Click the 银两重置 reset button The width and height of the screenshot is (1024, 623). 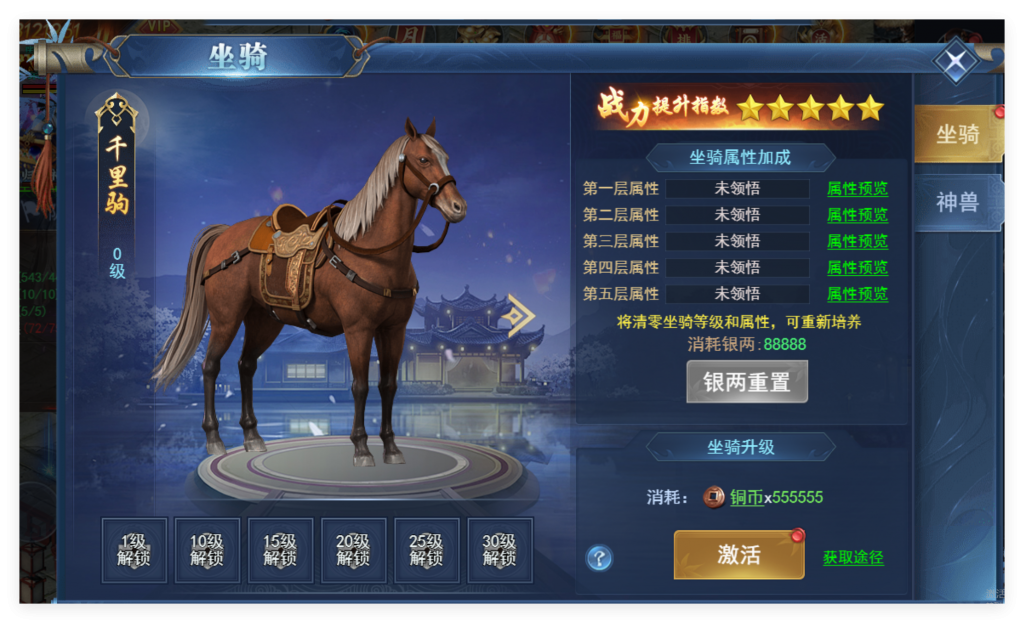pyautogui.click(x=746, y=382)
